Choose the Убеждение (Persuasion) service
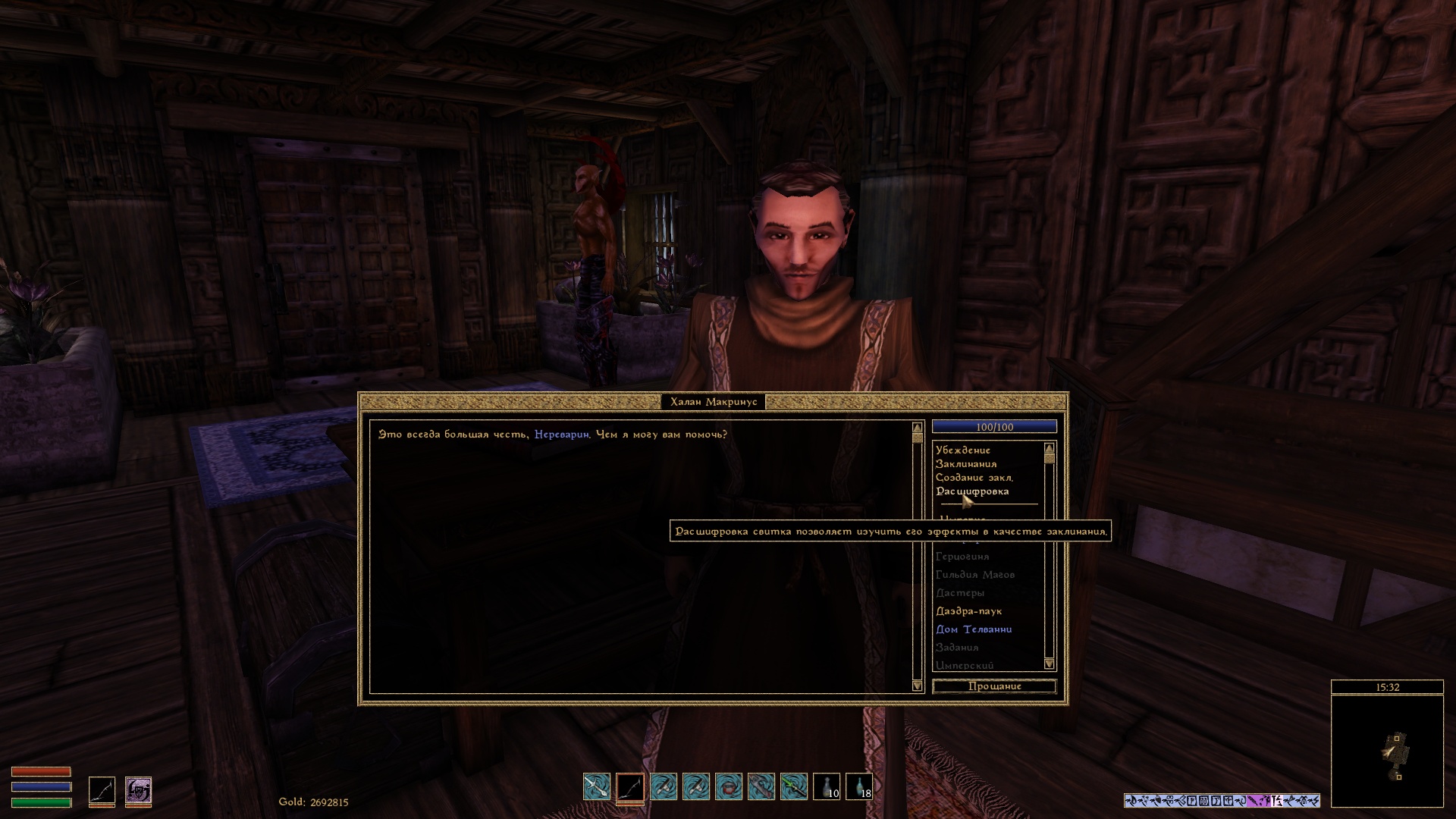Viewport: 1456px width, 819px height. tap(962, 450)
